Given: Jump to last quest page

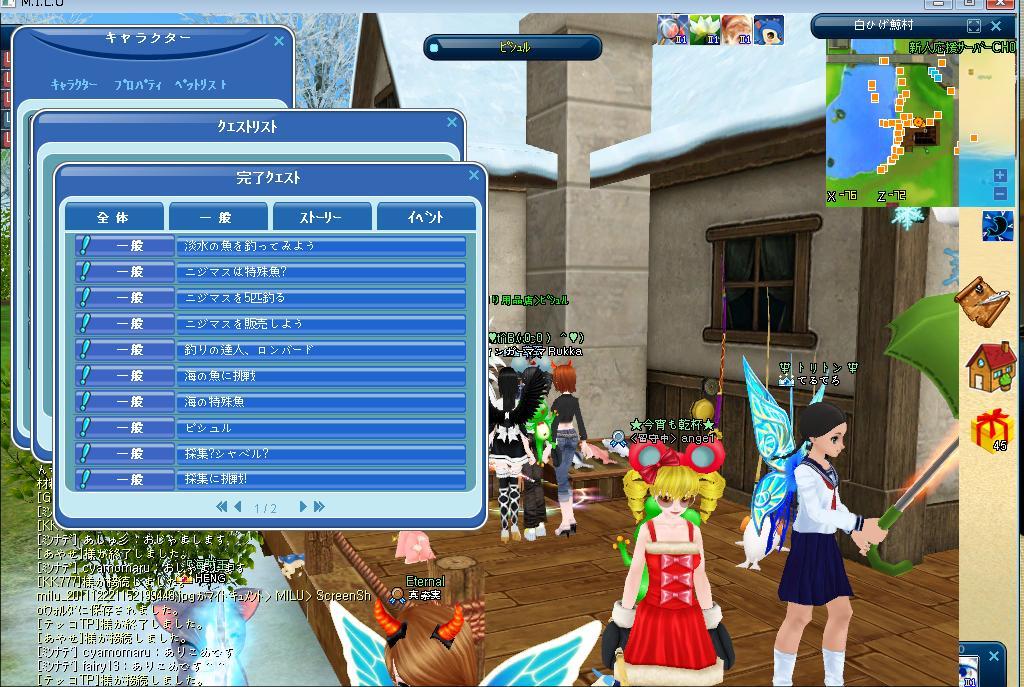Looking at the screenshot, I should [x=319, y=507].
